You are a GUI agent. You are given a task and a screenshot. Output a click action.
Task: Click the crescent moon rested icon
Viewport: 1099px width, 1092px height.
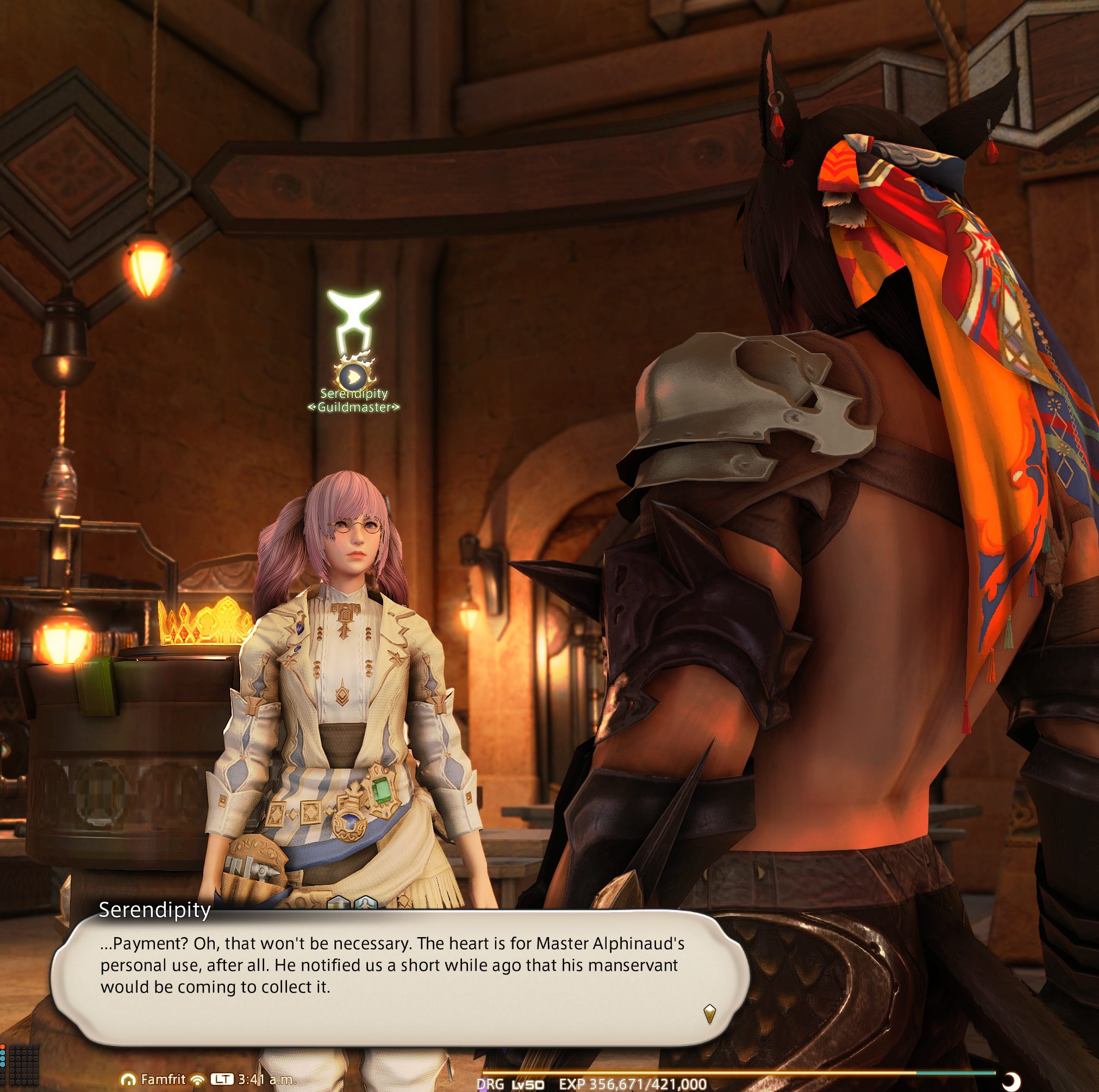[x=1011, y=1080]
